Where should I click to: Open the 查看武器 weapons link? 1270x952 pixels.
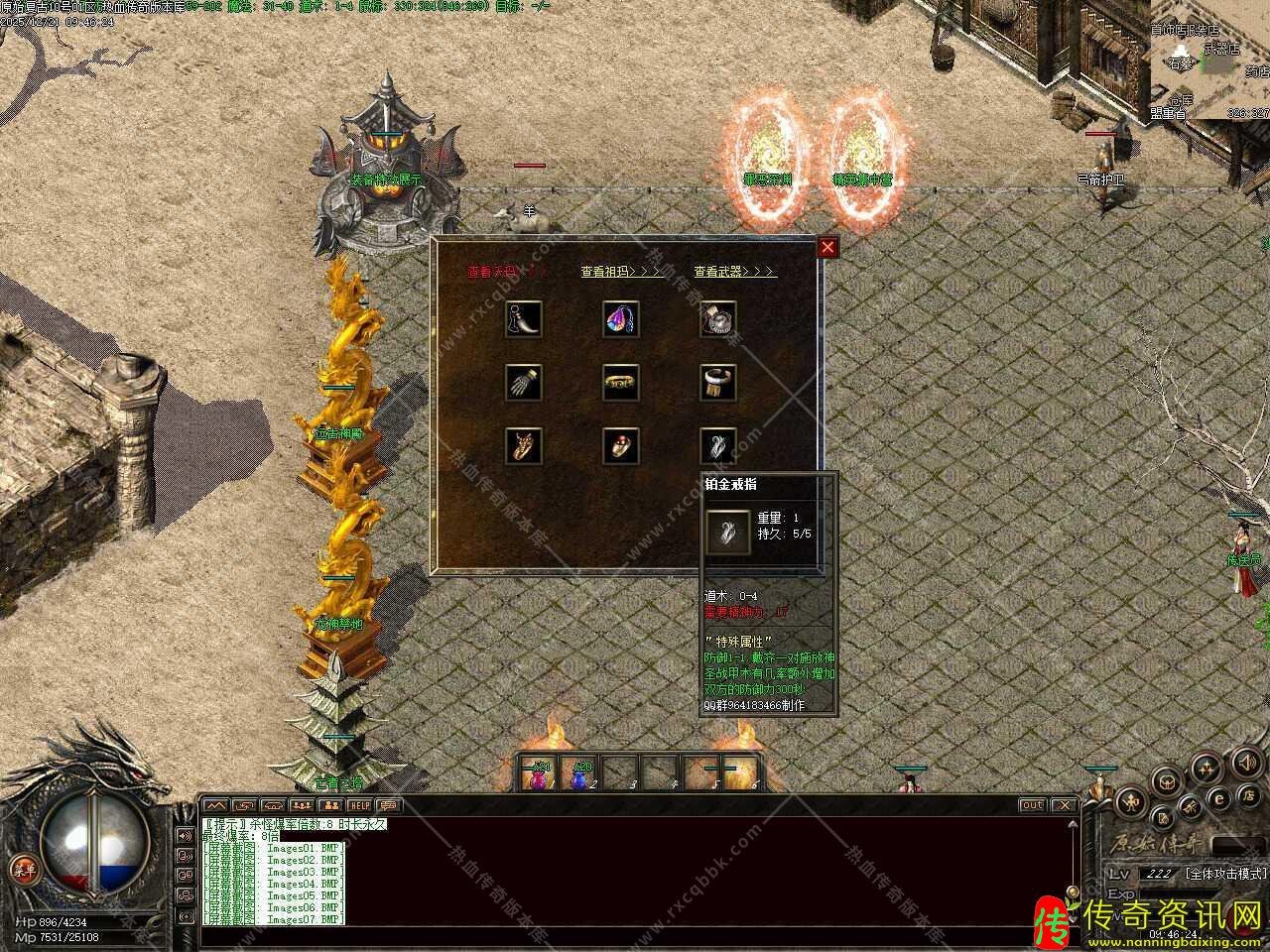[735, 272]
